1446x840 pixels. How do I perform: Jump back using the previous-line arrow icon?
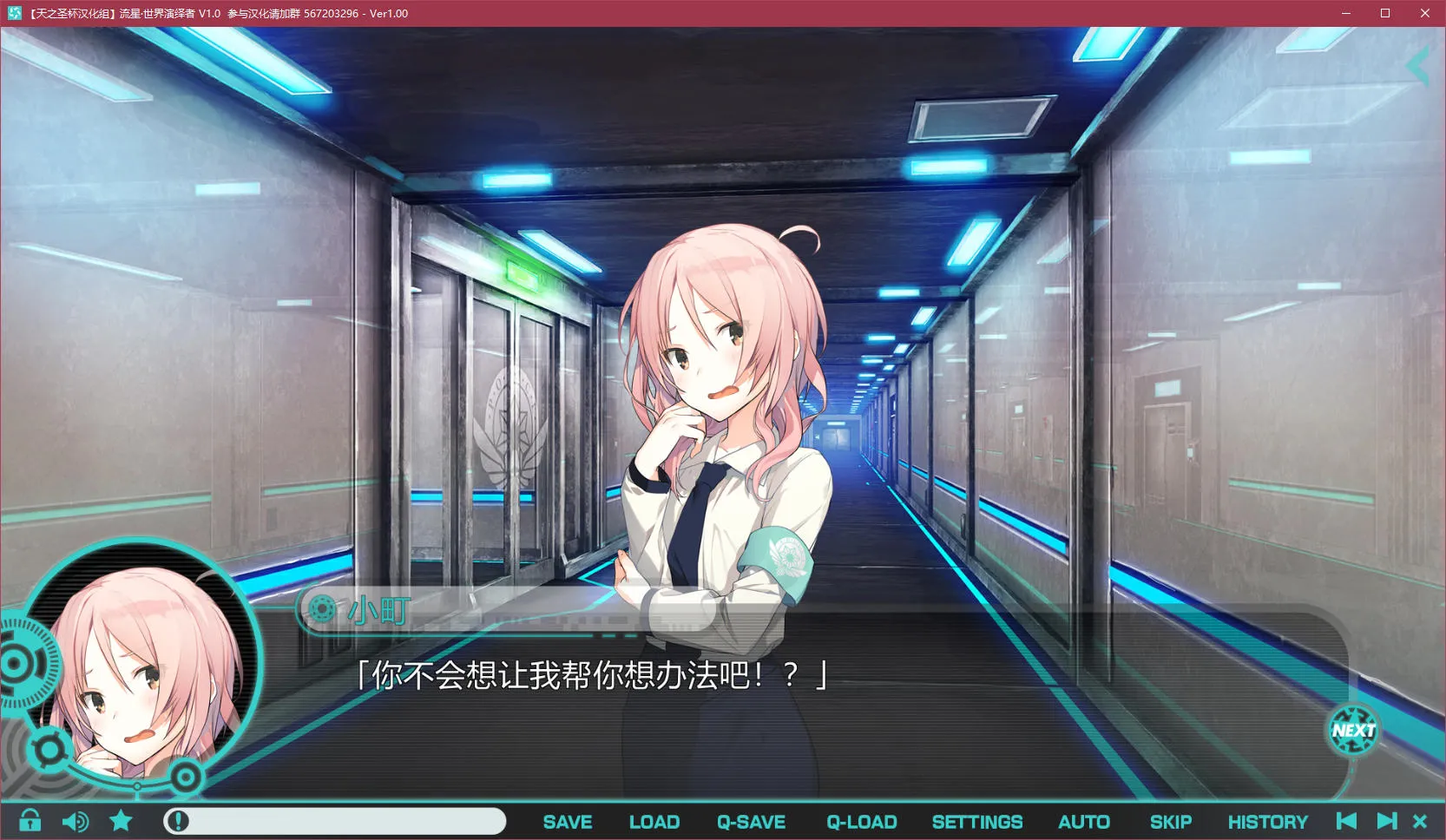[x=1346, y=820]
